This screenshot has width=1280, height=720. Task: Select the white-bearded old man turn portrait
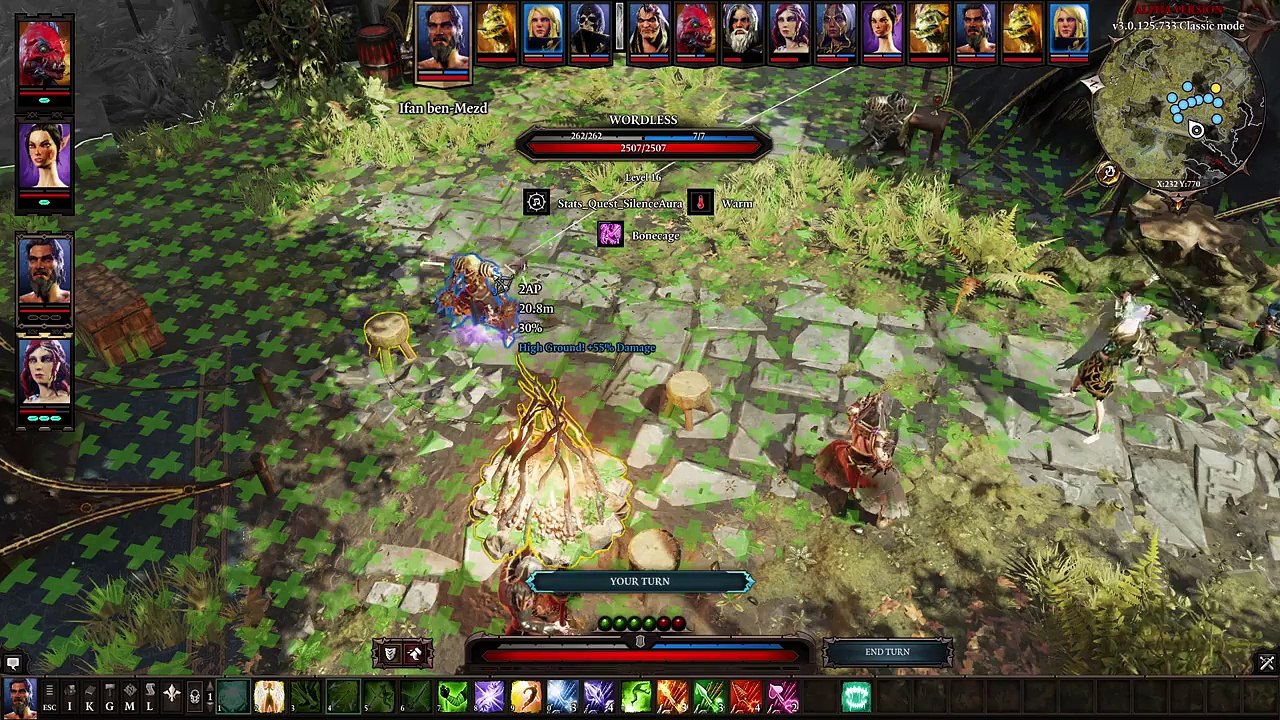tap(741, 32)
